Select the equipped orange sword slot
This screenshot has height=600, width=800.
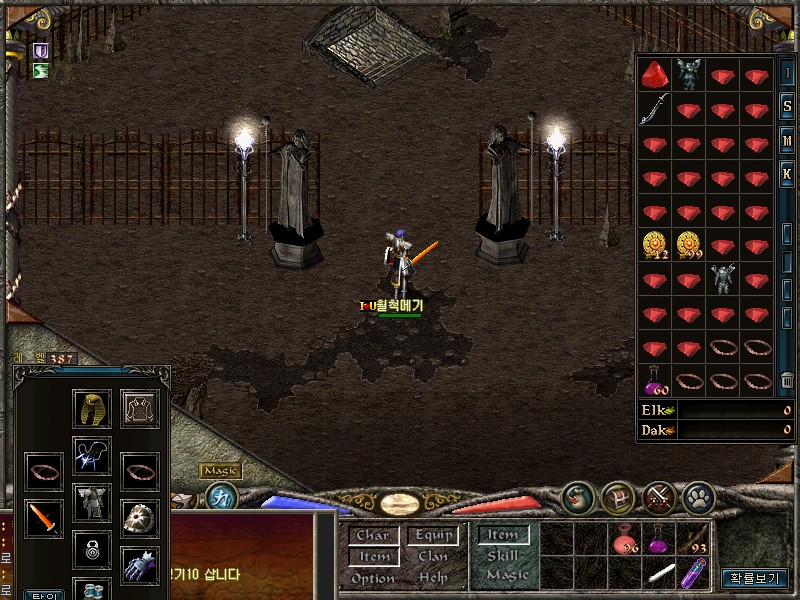point(44,517)
